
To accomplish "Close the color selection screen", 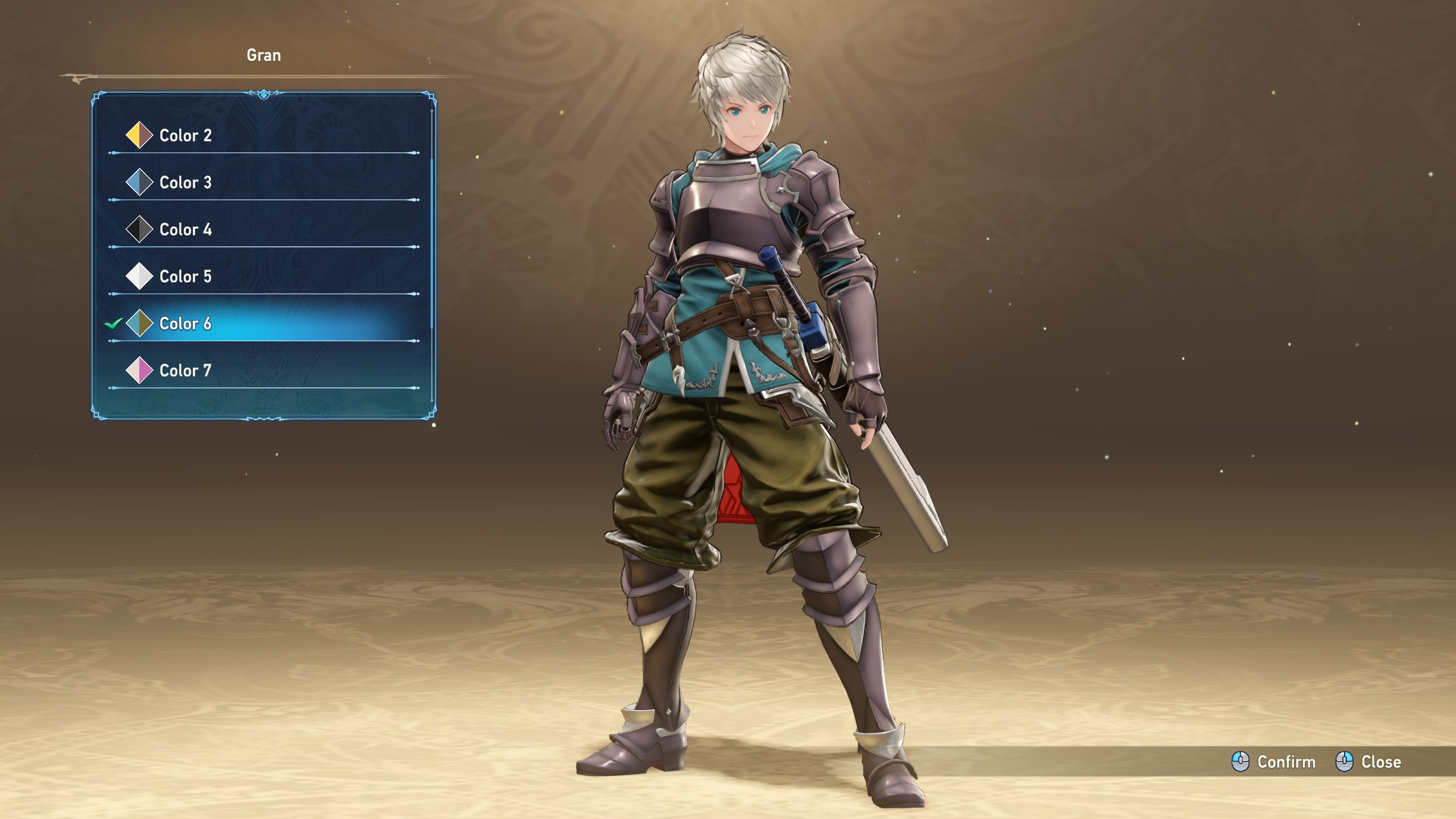I will (x=1368, y=762).
